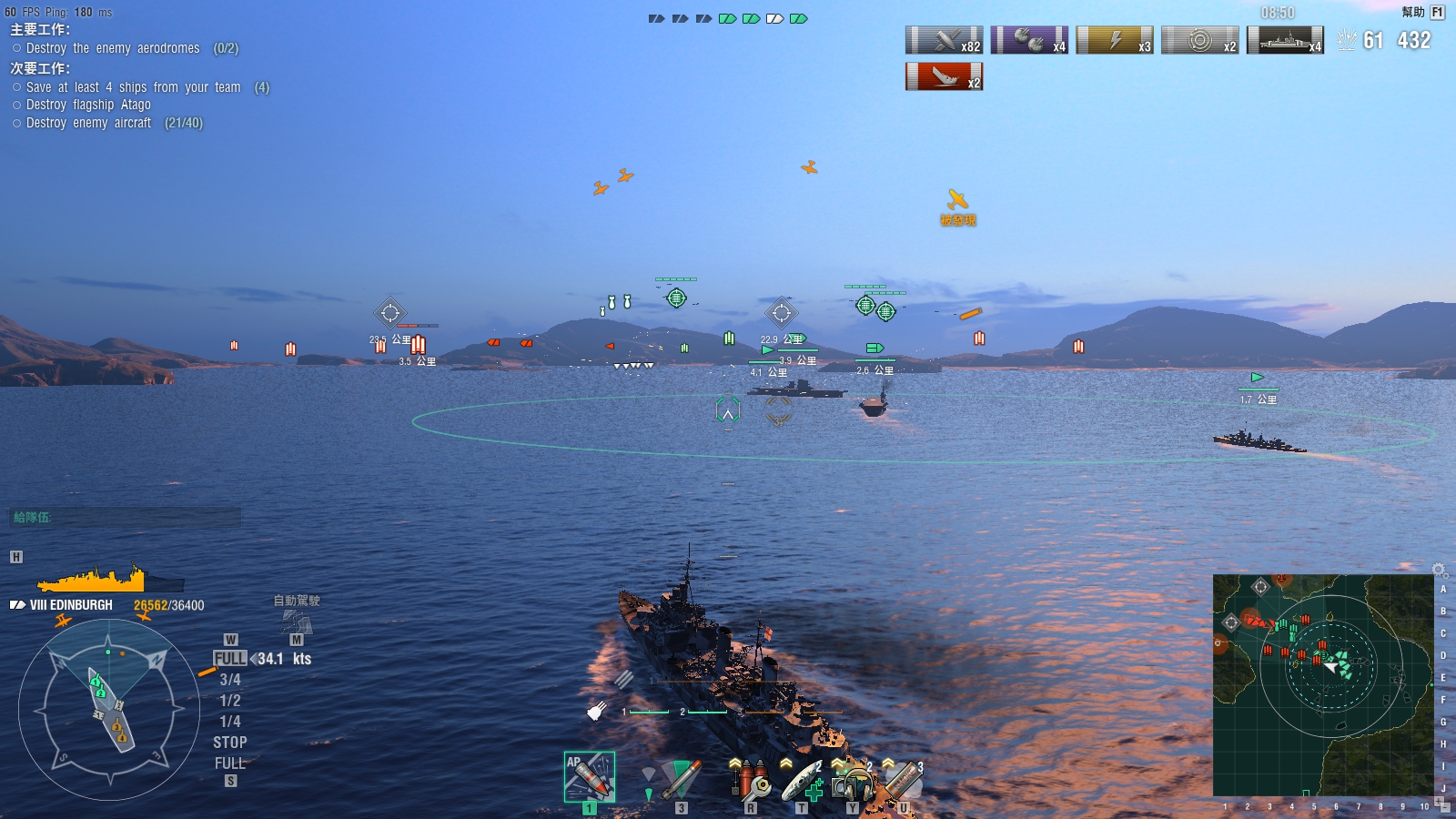Click the team chat input box
Screen dimensions: 1456x819
tap(126, 517)
